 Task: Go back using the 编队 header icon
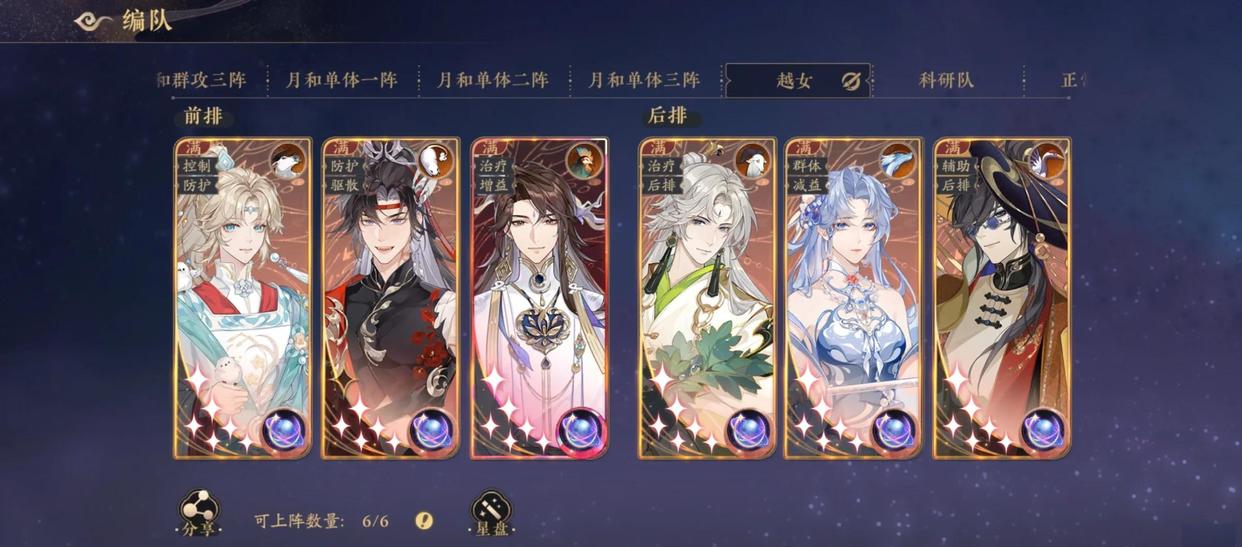[94, 21]
